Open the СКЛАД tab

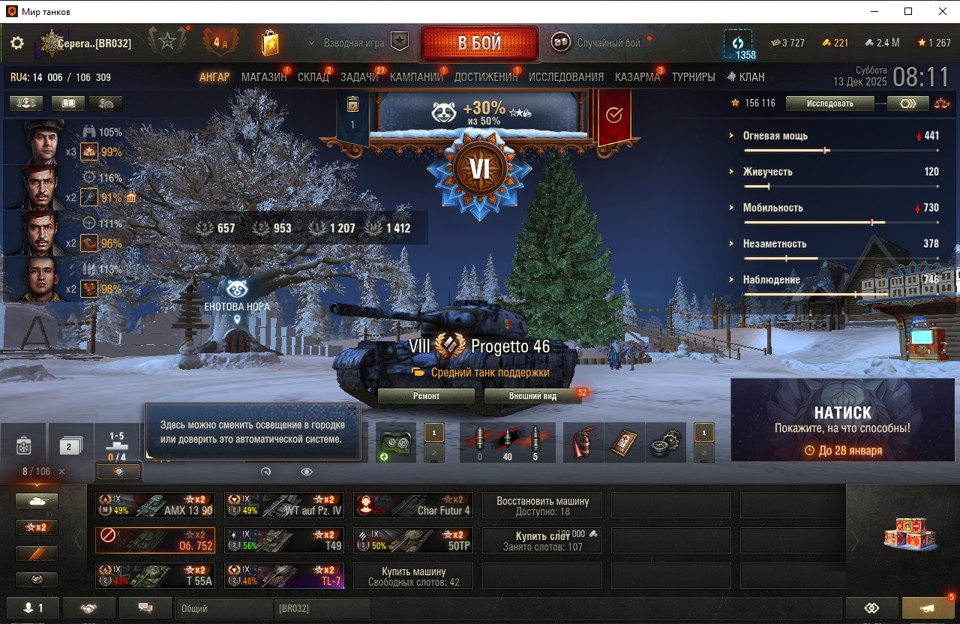313,77
